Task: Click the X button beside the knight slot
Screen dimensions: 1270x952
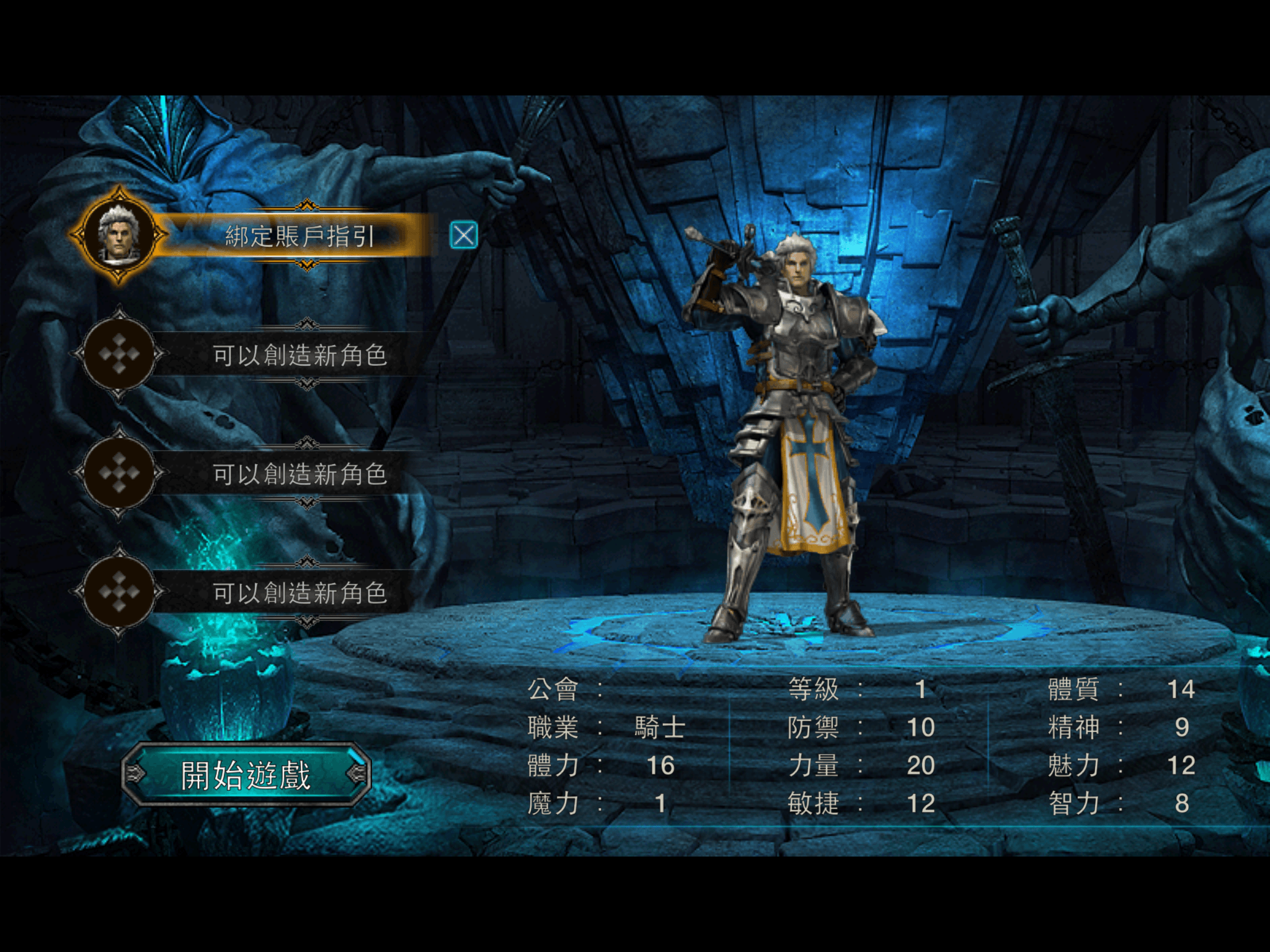Action: 463,236
